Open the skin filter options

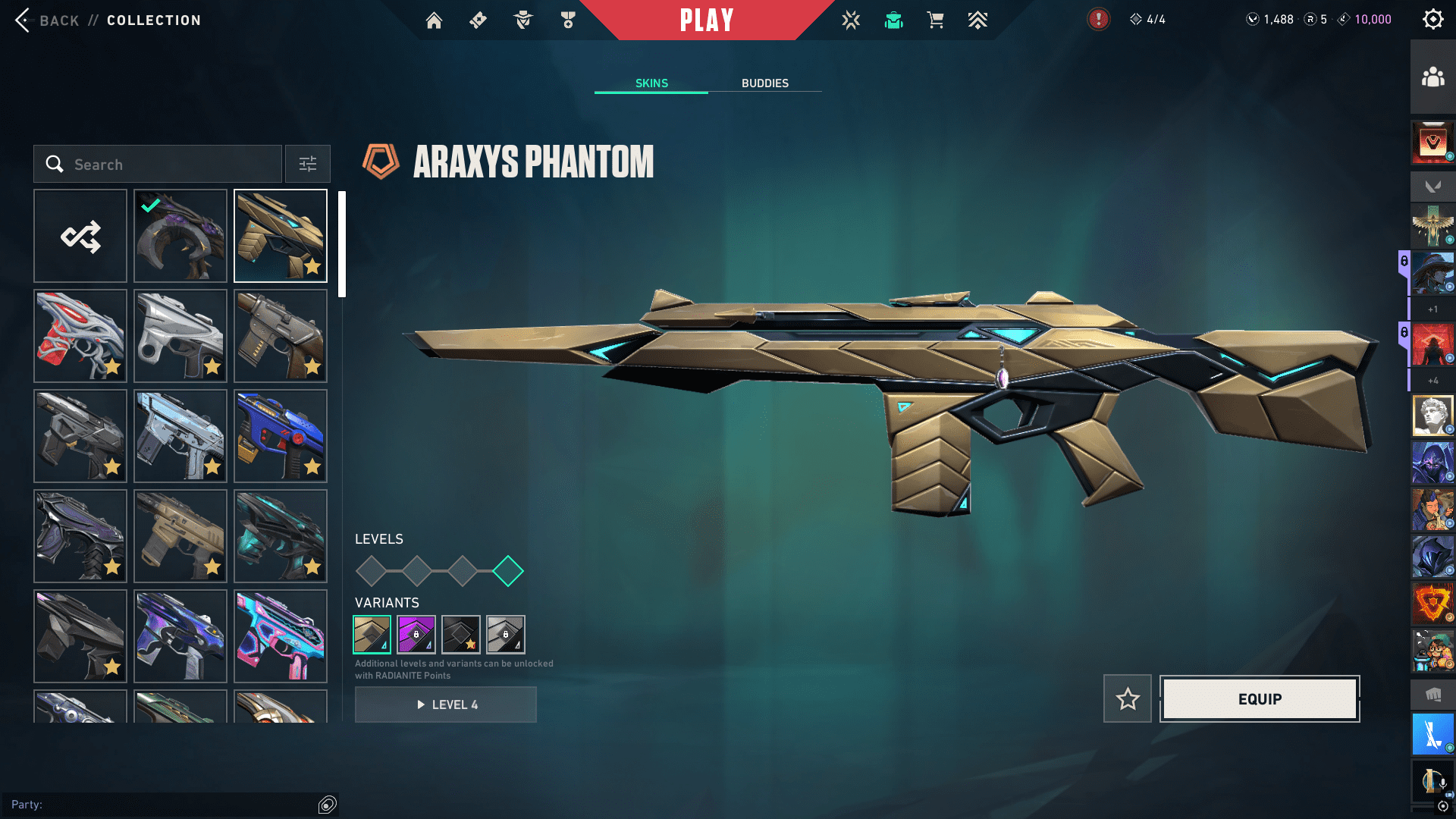click(x=308, y=165)
